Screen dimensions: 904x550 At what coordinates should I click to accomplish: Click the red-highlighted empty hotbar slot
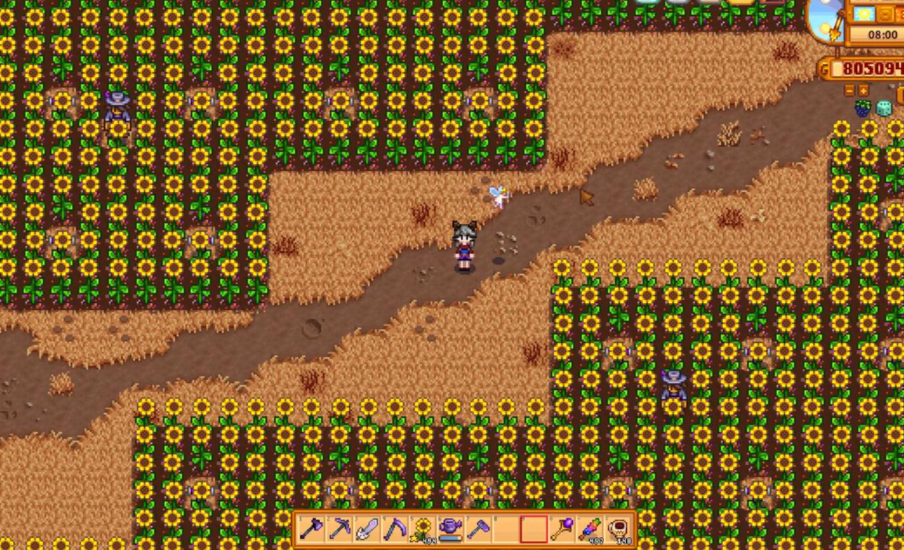click(x=535, y=527)
